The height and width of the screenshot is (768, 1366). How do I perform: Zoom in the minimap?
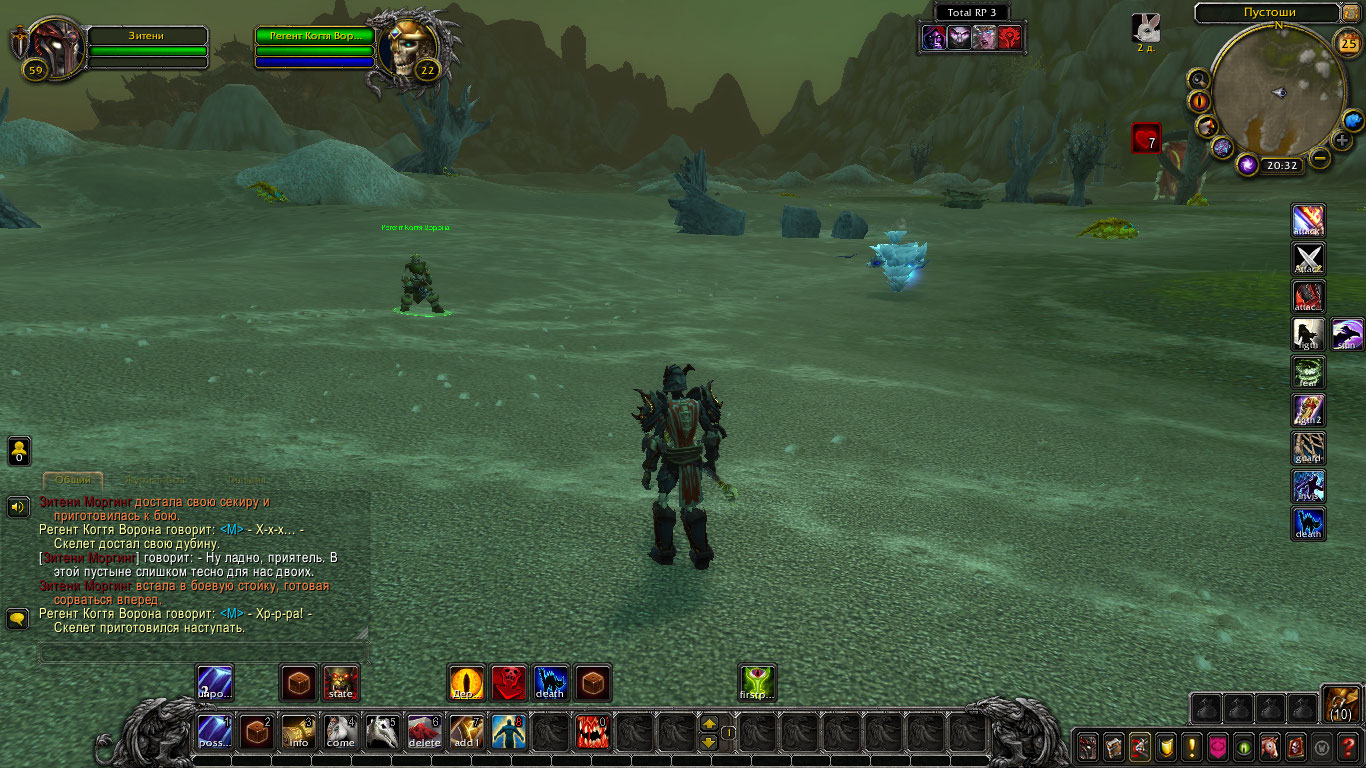(x=1342, y=140)
